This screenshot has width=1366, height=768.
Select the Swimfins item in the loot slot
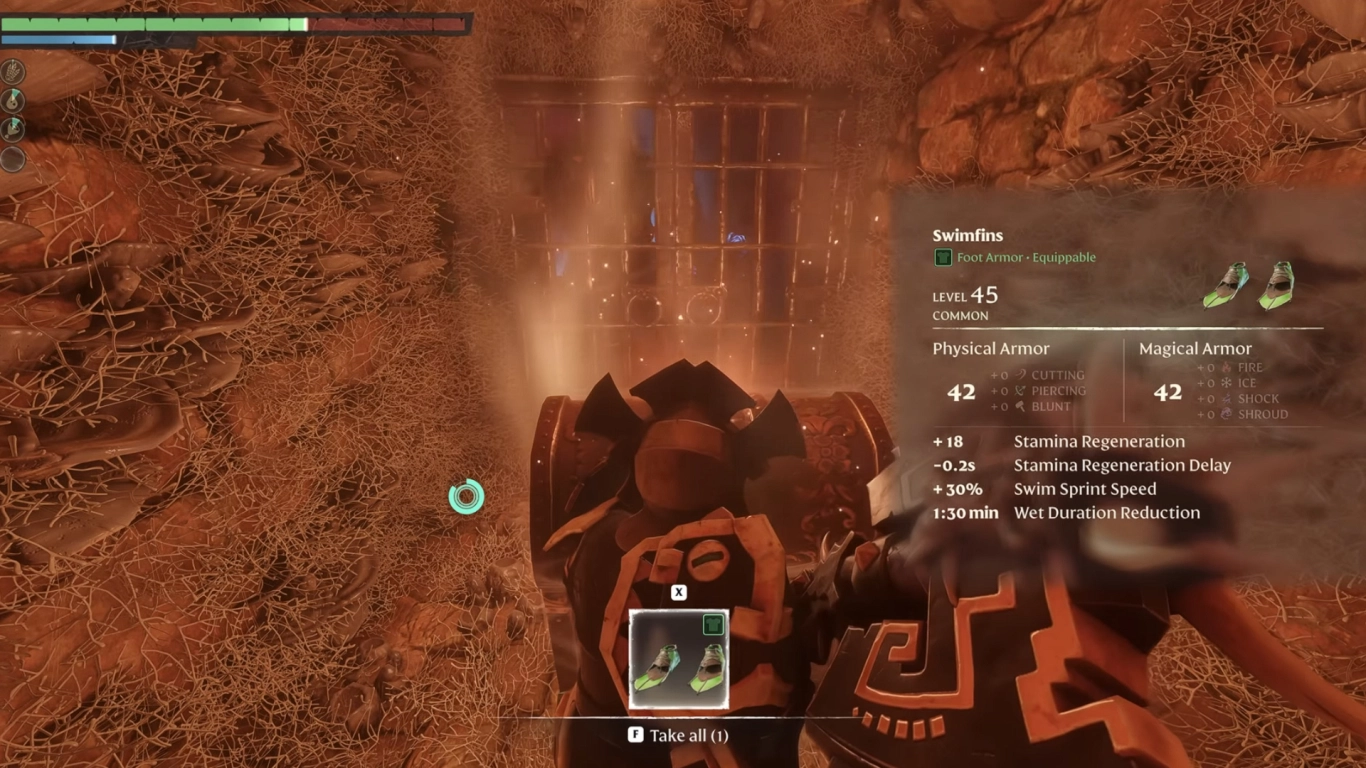point(678,659)
